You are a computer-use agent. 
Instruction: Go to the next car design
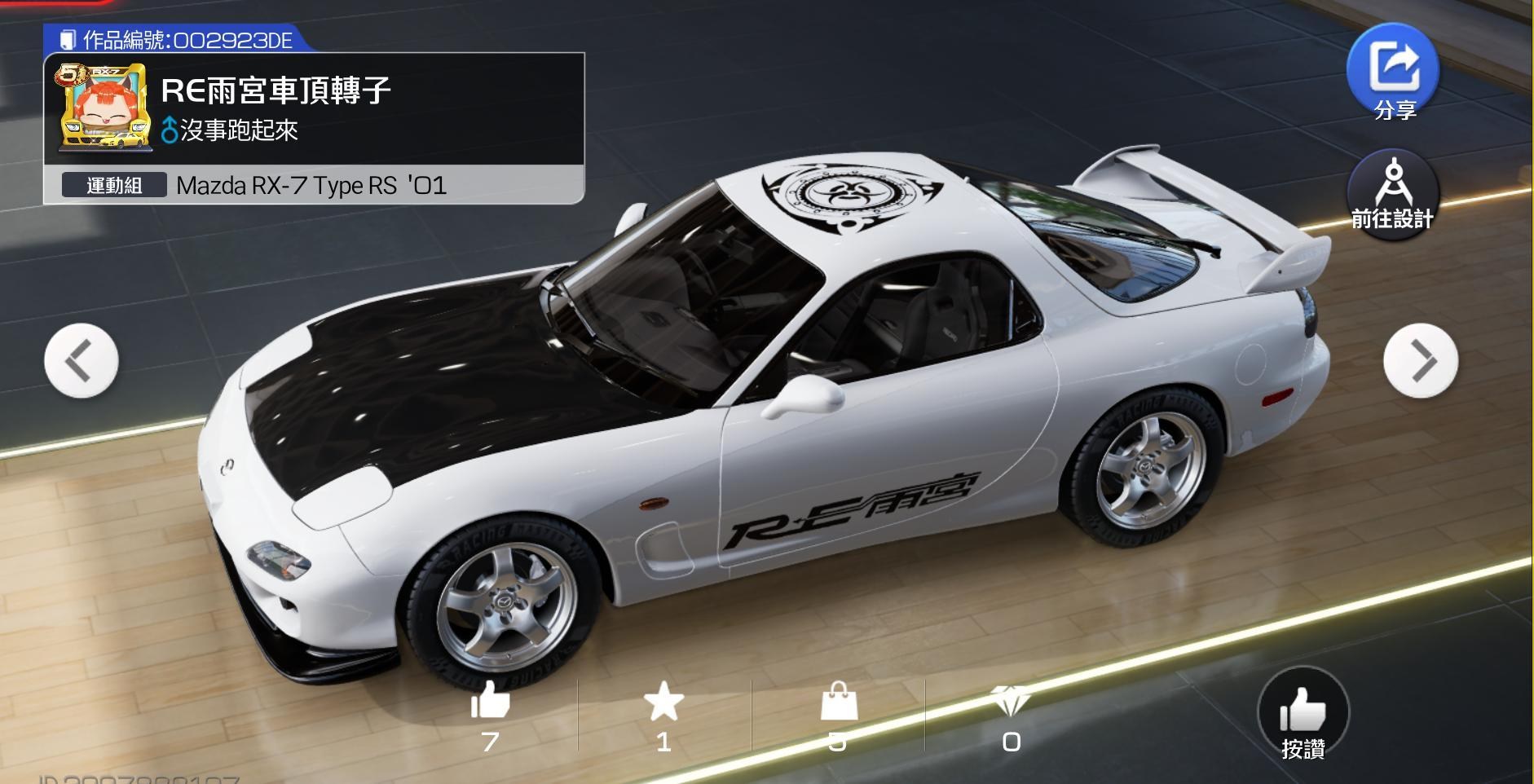pyautogui.click(x=1421, y=360)
